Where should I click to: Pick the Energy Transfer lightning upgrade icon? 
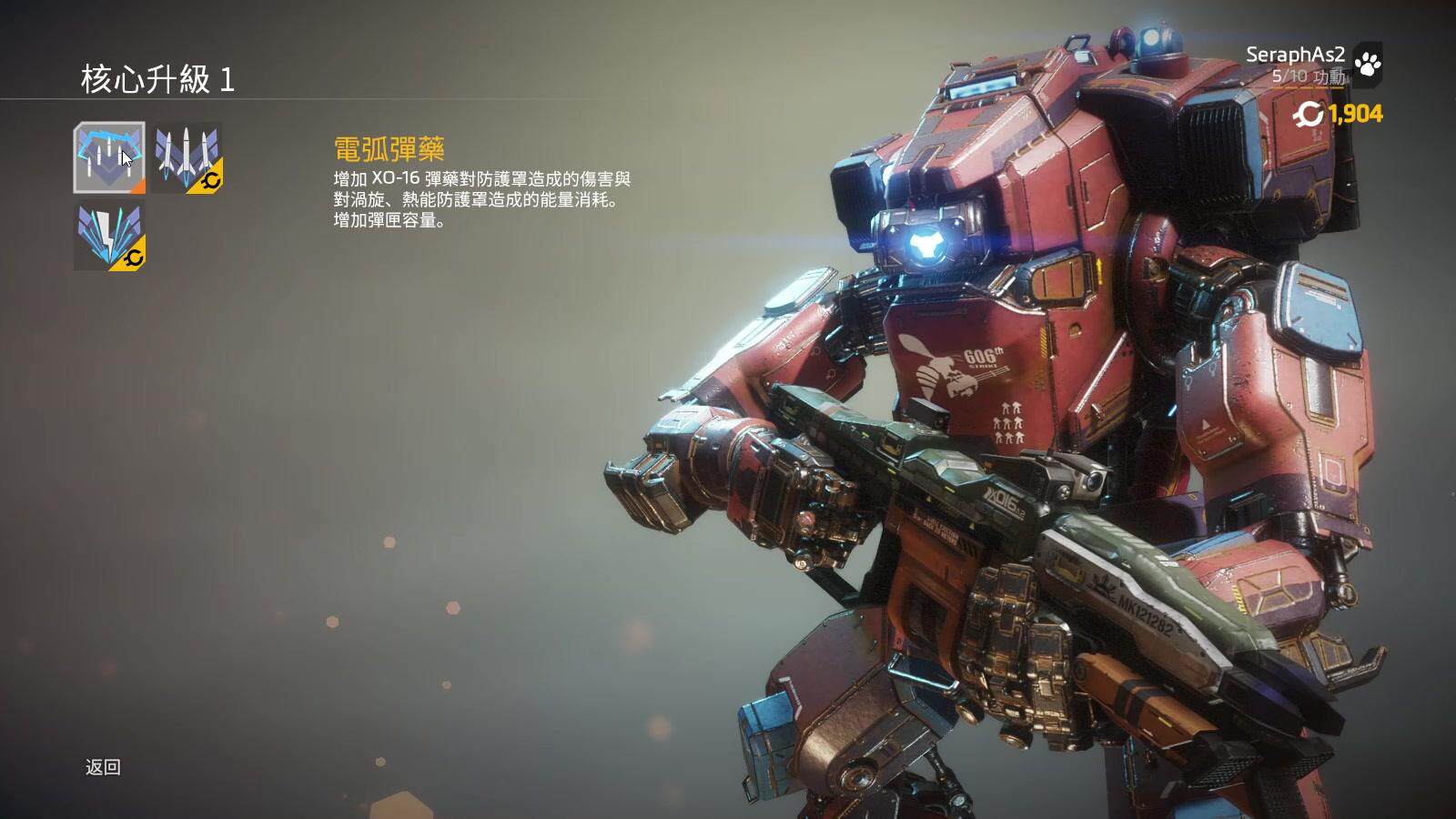tap(109, 236)
